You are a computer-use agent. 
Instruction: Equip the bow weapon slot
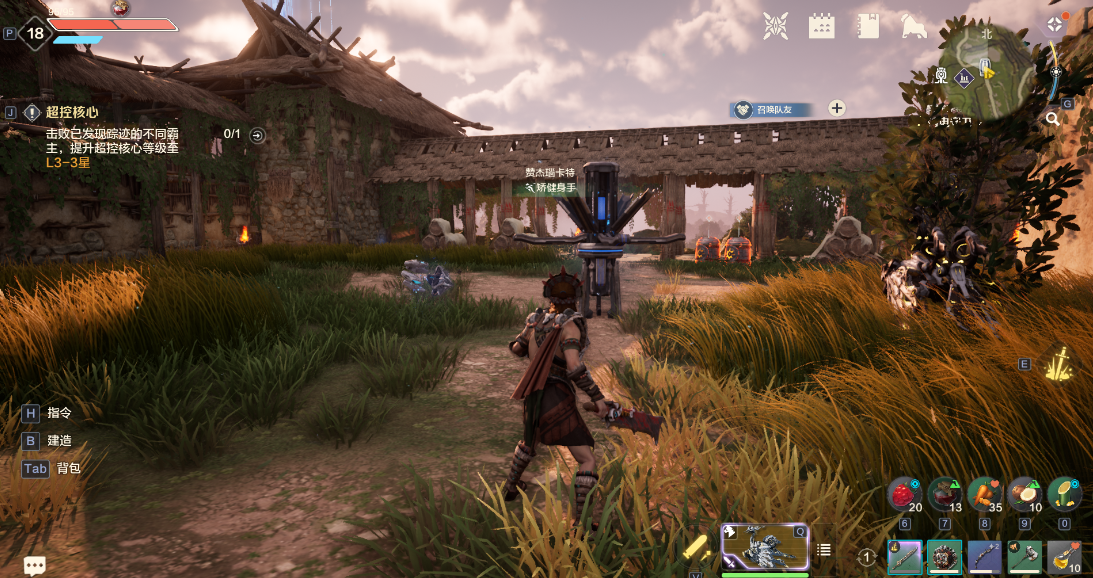pyautogui.click(x=984, y=557)
